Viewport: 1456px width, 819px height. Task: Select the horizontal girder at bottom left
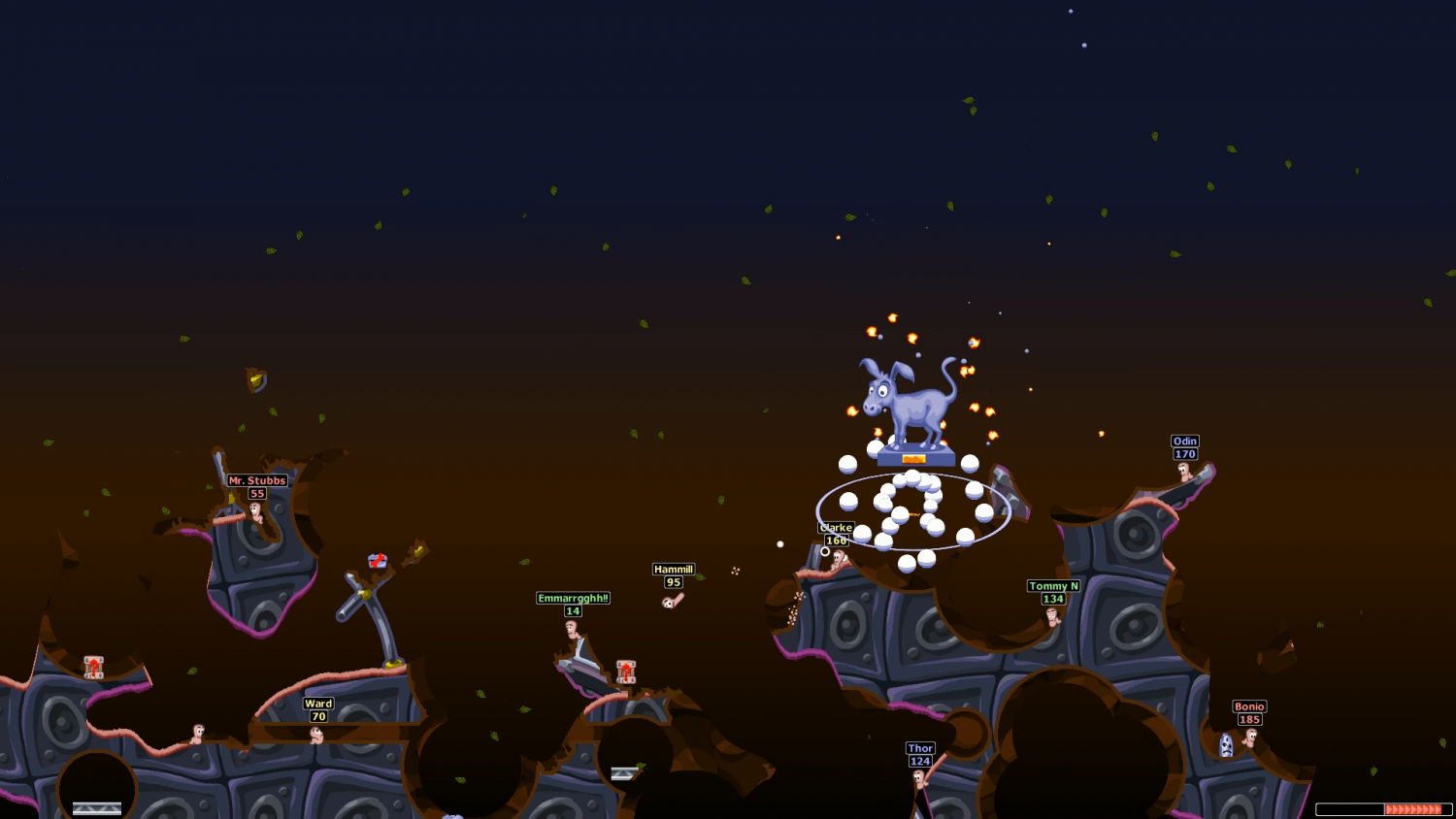pyautogui.click(x=95, y=806)
